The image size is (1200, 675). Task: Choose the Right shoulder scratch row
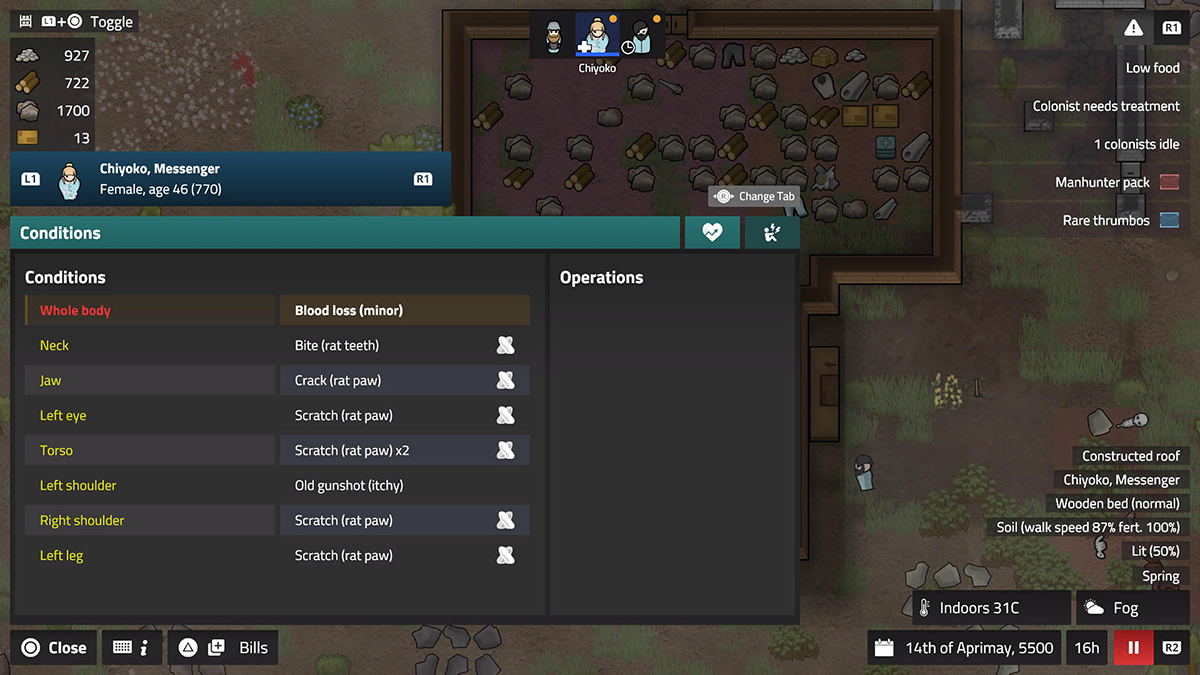click(x=277, y=520)
